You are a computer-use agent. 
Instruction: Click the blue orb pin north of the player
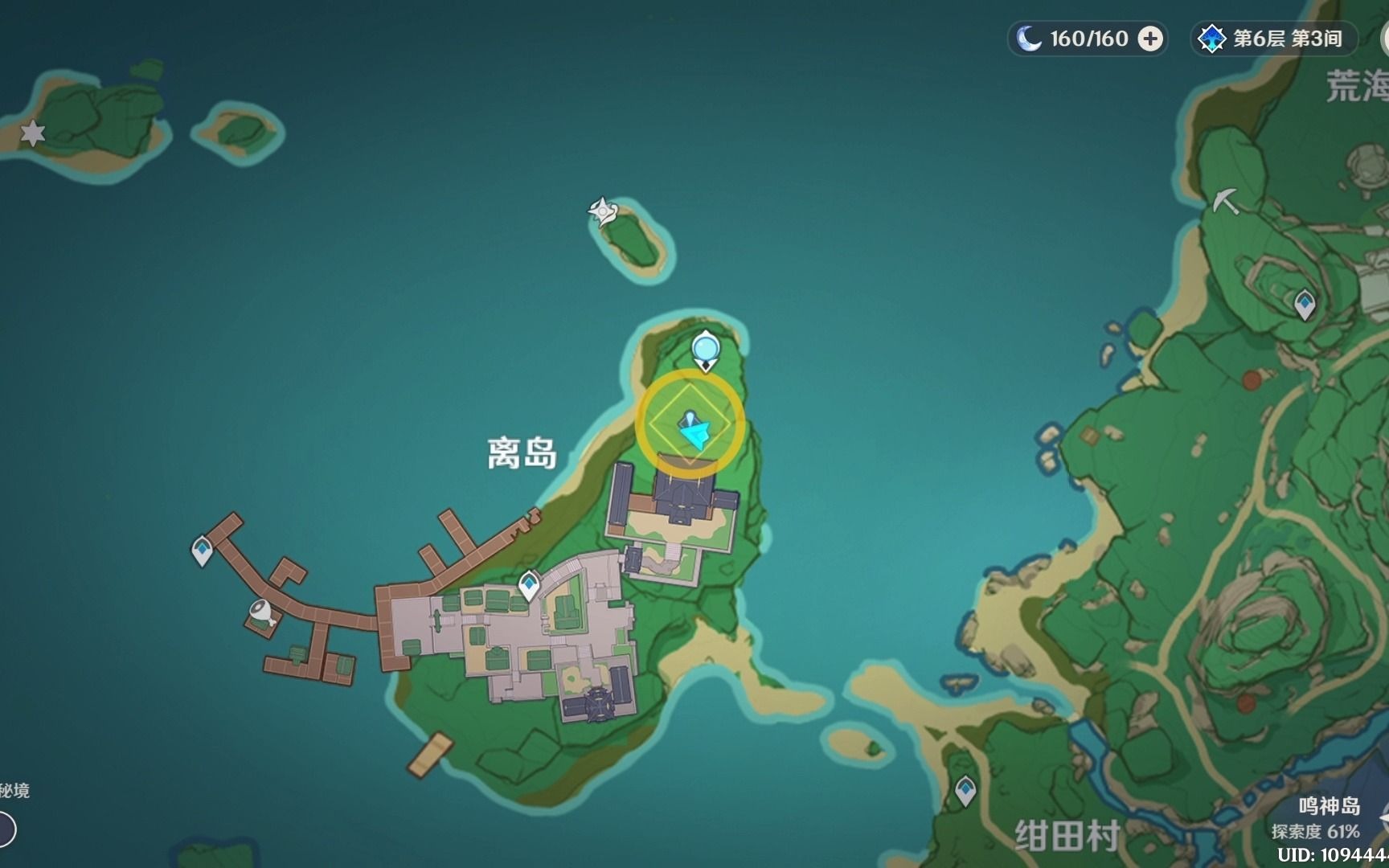click(704, 347)
